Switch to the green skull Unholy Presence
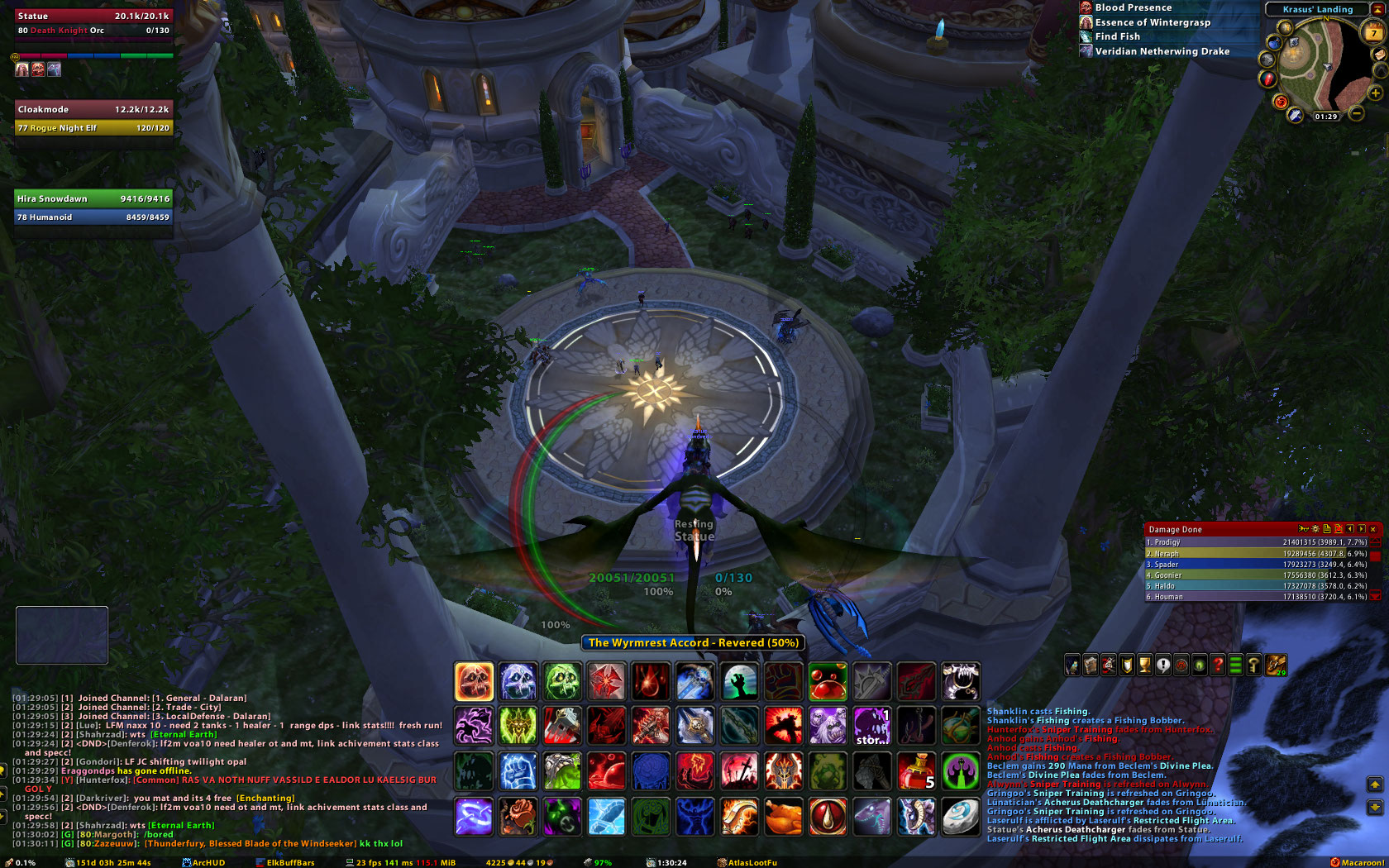 coord(563,682)
